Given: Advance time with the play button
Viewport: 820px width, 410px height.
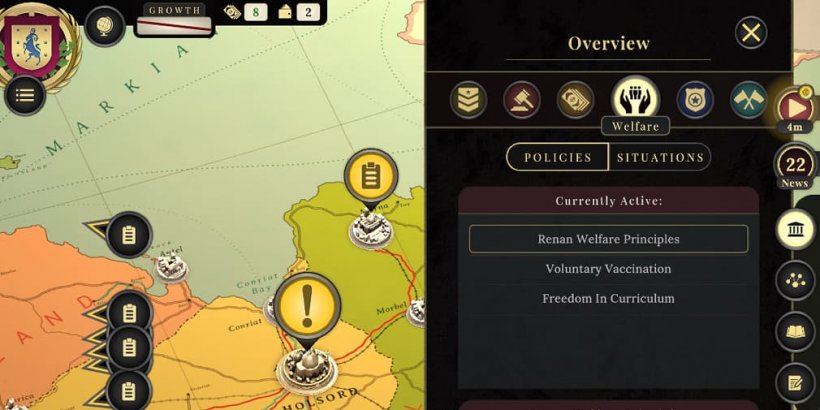Looking at the screenshot, I should click(x=795, y=106).
